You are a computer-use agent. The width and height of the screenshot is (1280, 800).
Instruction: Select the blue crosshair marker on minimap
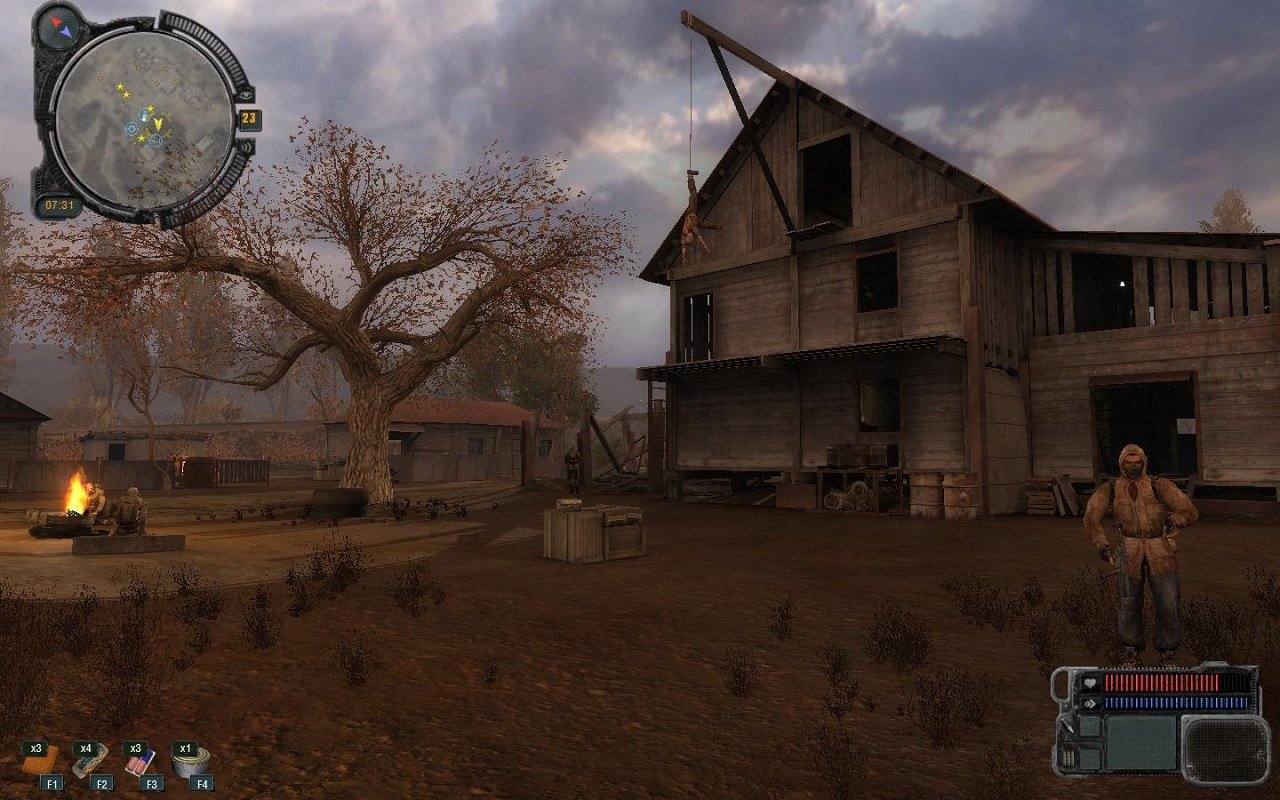click(132, 129)
